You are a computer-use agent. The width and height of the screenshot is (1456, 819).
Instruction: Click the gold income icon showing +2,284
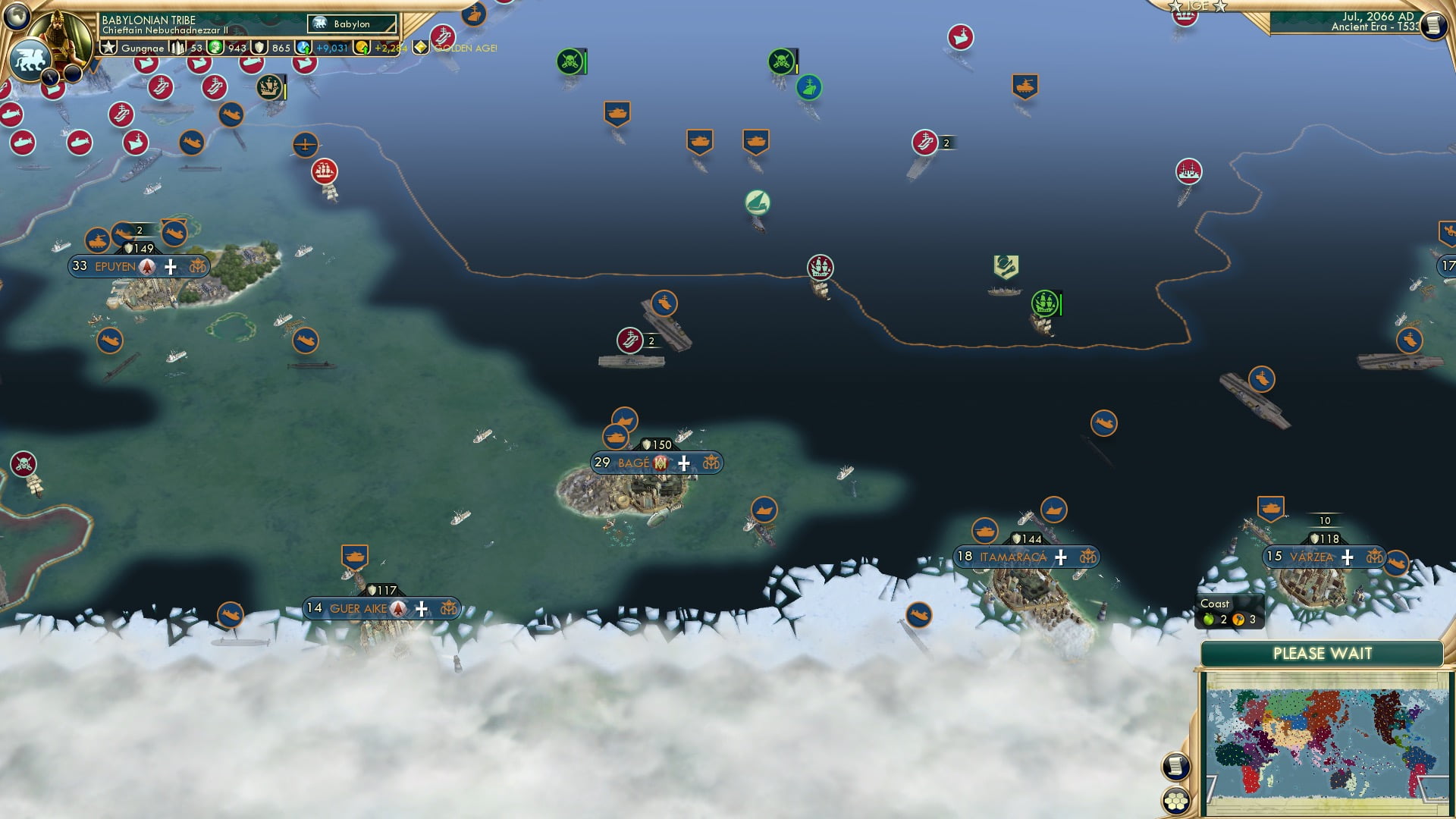click(363, 48)
